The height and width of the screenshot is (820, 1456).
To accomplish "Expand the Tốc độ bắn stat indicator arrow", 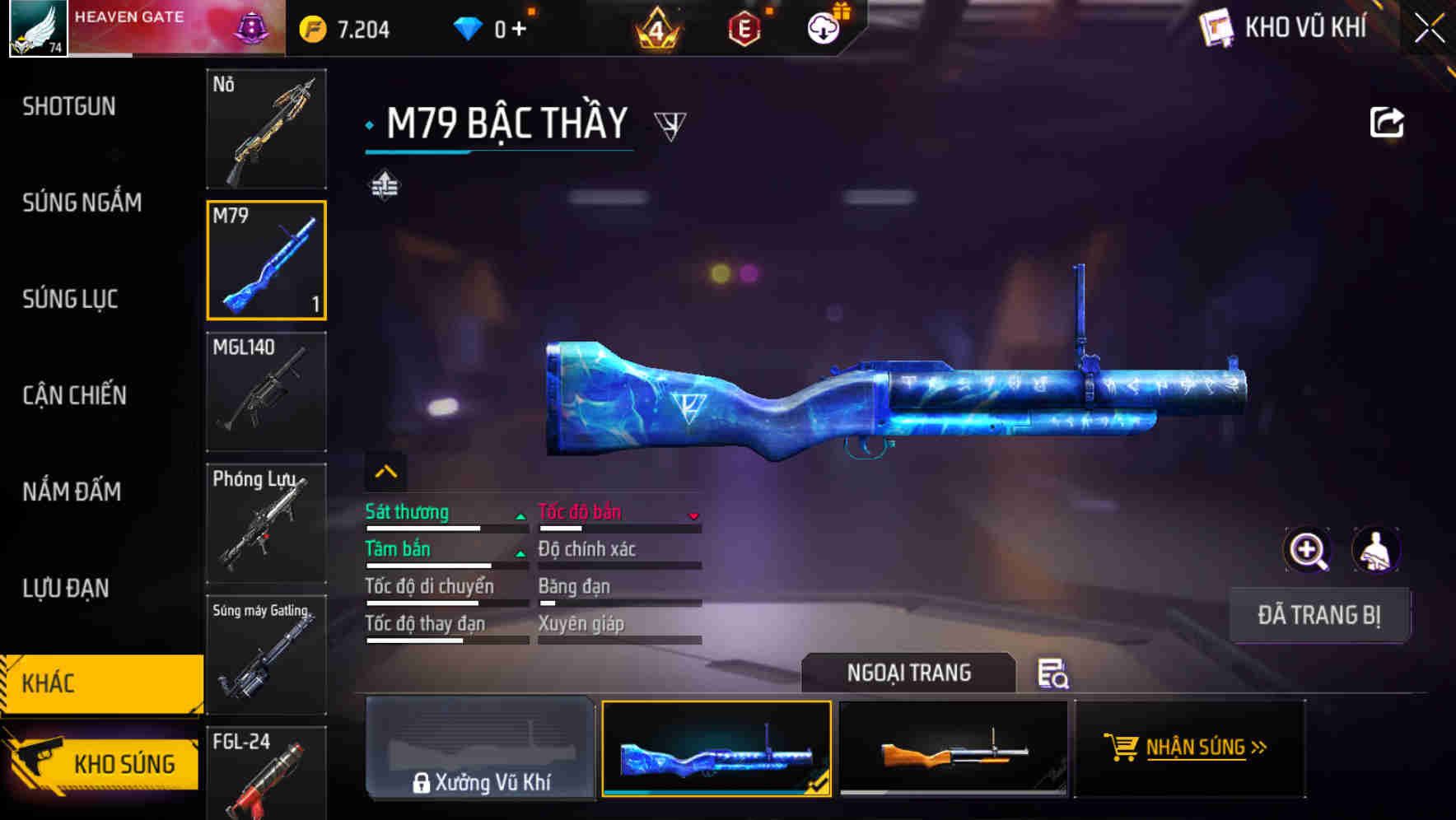I will tap(696, 514).
